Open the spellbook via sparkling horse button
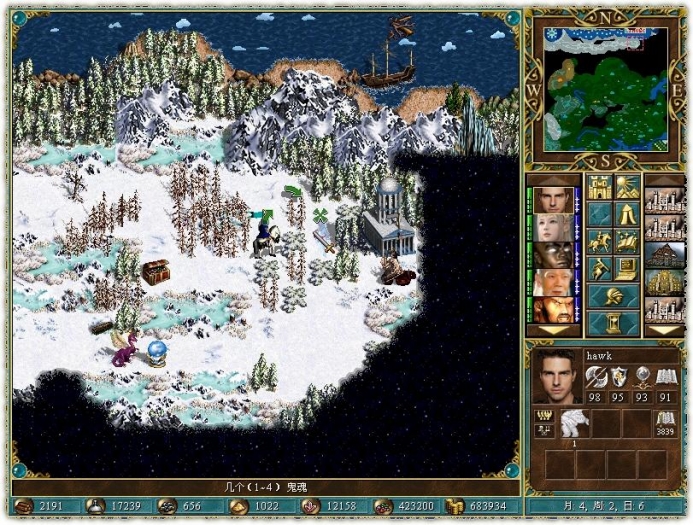The width and height of the screenshot is (693, 525). 627,241
